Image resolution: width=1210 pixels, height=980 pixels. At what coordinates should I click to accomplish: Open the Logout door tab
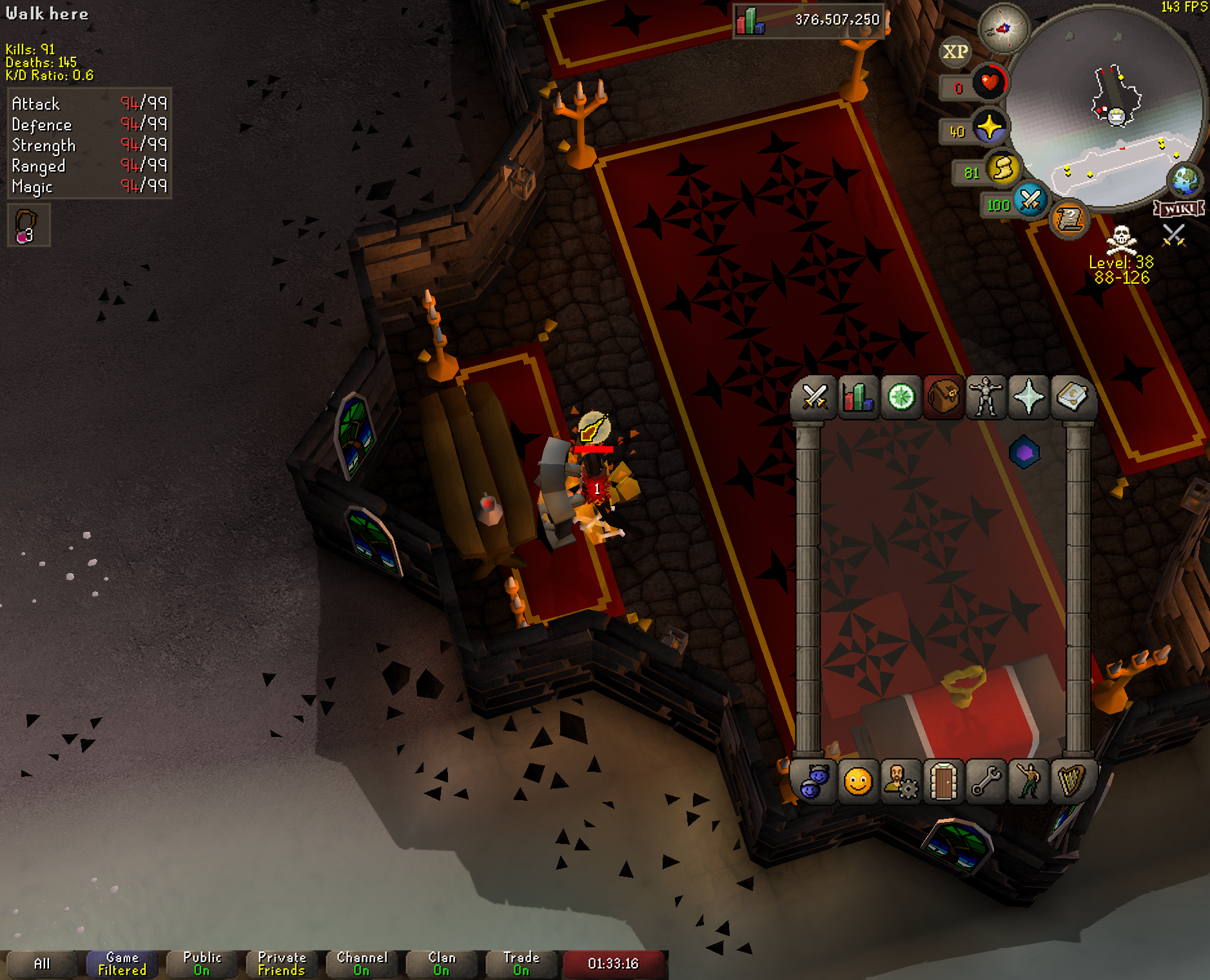point(944,782)
